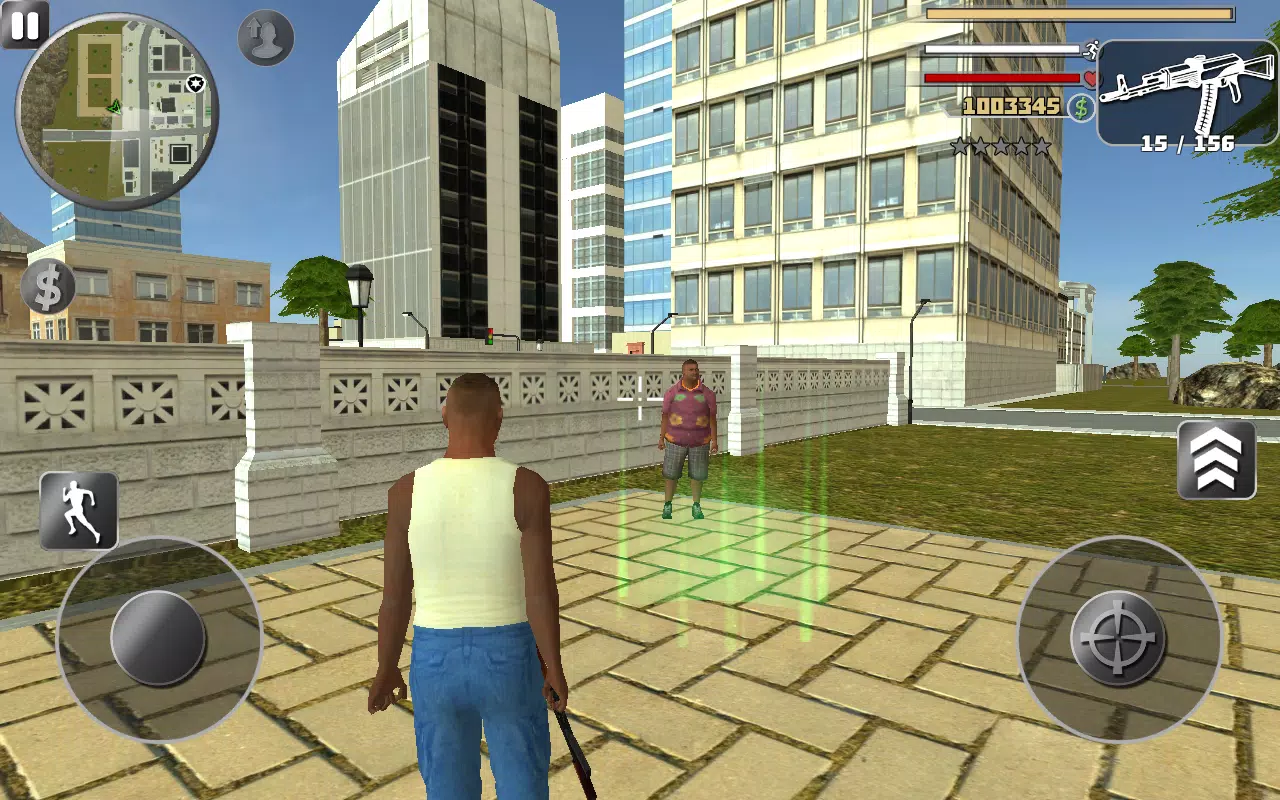Image resolution: width=1280 pixels, height=800 pixels.
Task: Tap the player arrow on the minimap
Action: coord(115,105)
